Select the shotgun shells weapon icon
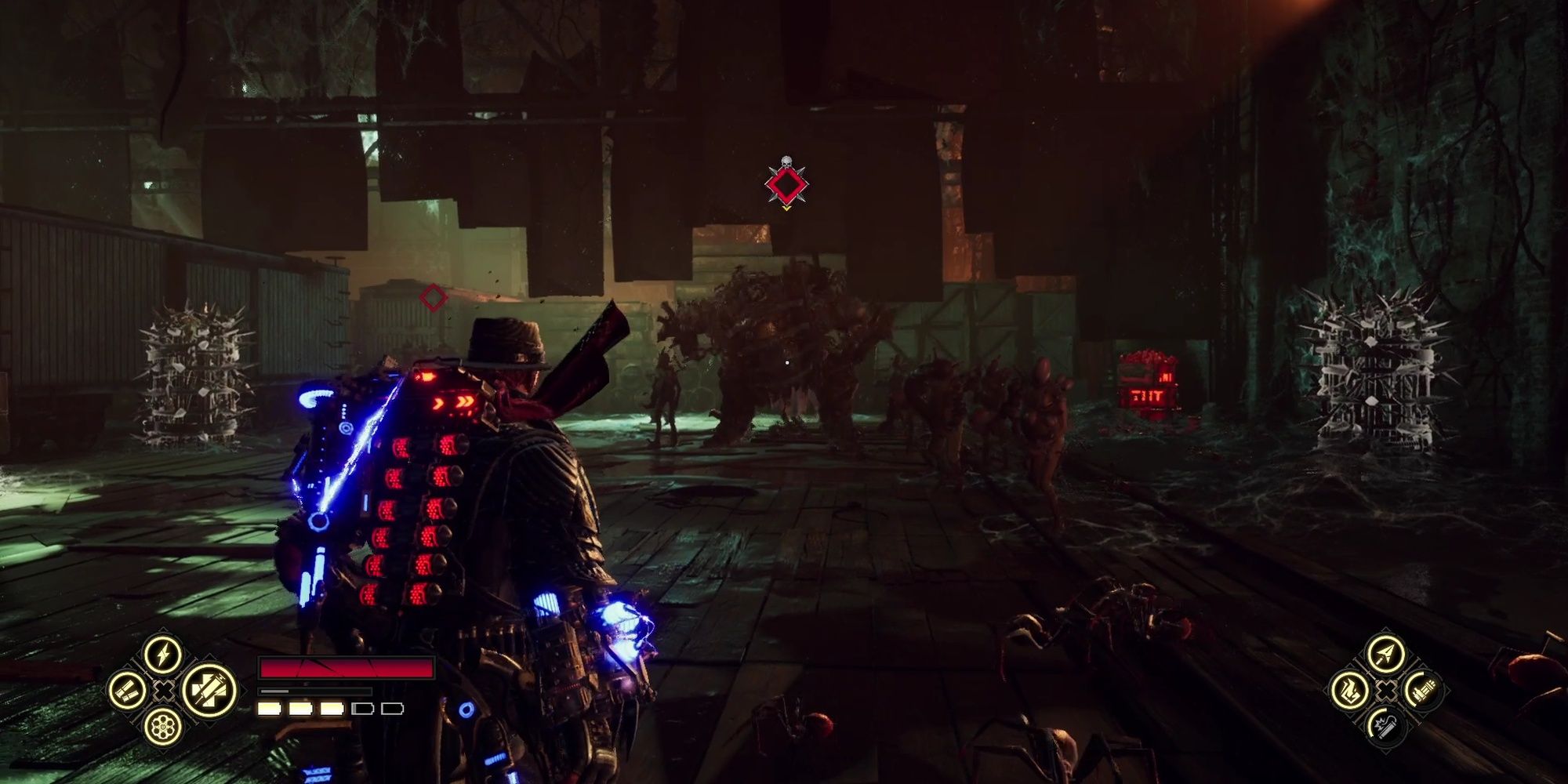Image resolution: width=1568 pixels, height=784 pixels. (x=127, y=691)
